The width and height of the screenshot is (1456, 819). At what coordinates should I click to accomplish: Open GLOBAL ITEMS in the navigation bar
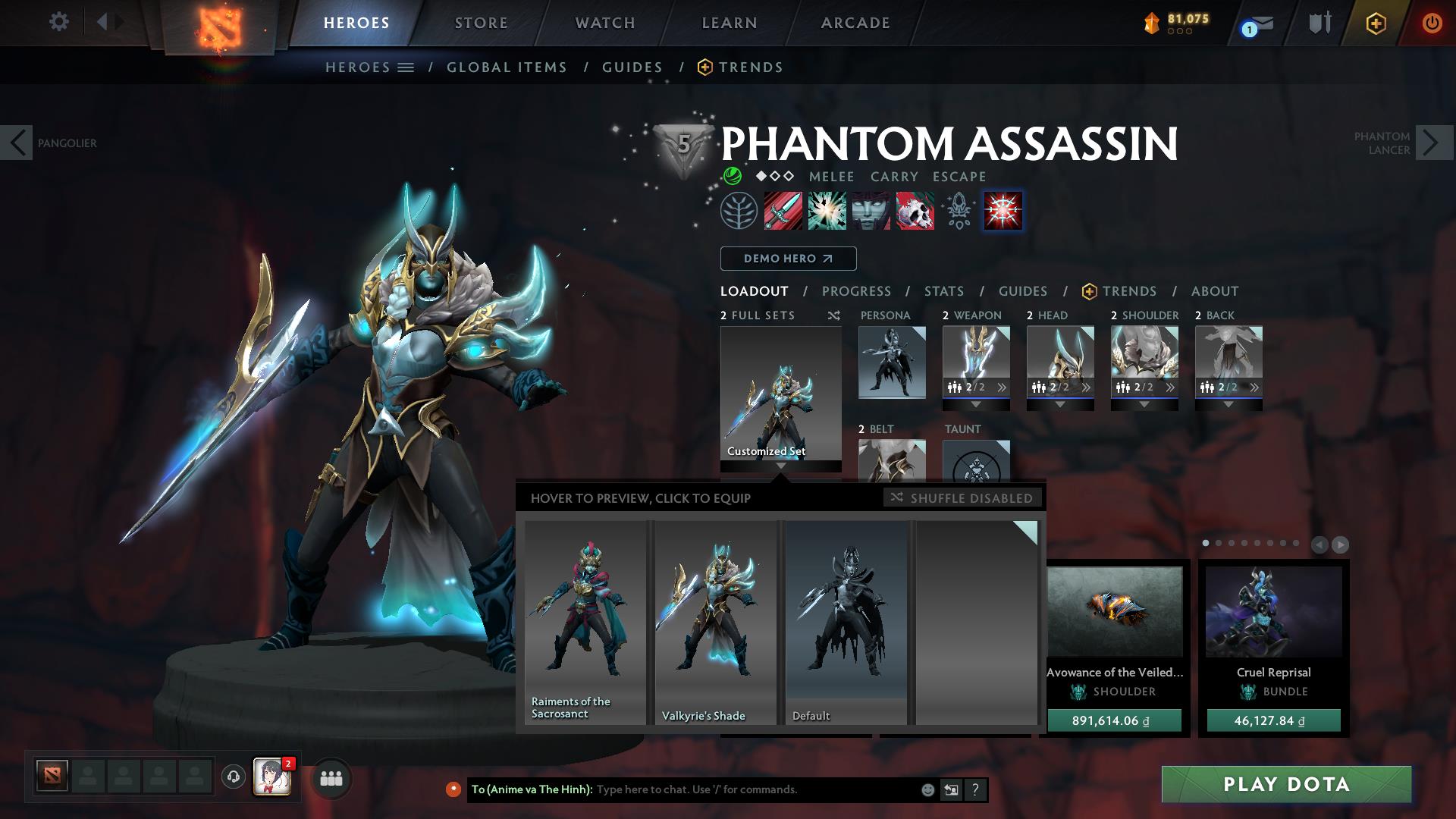pos(507,67)
